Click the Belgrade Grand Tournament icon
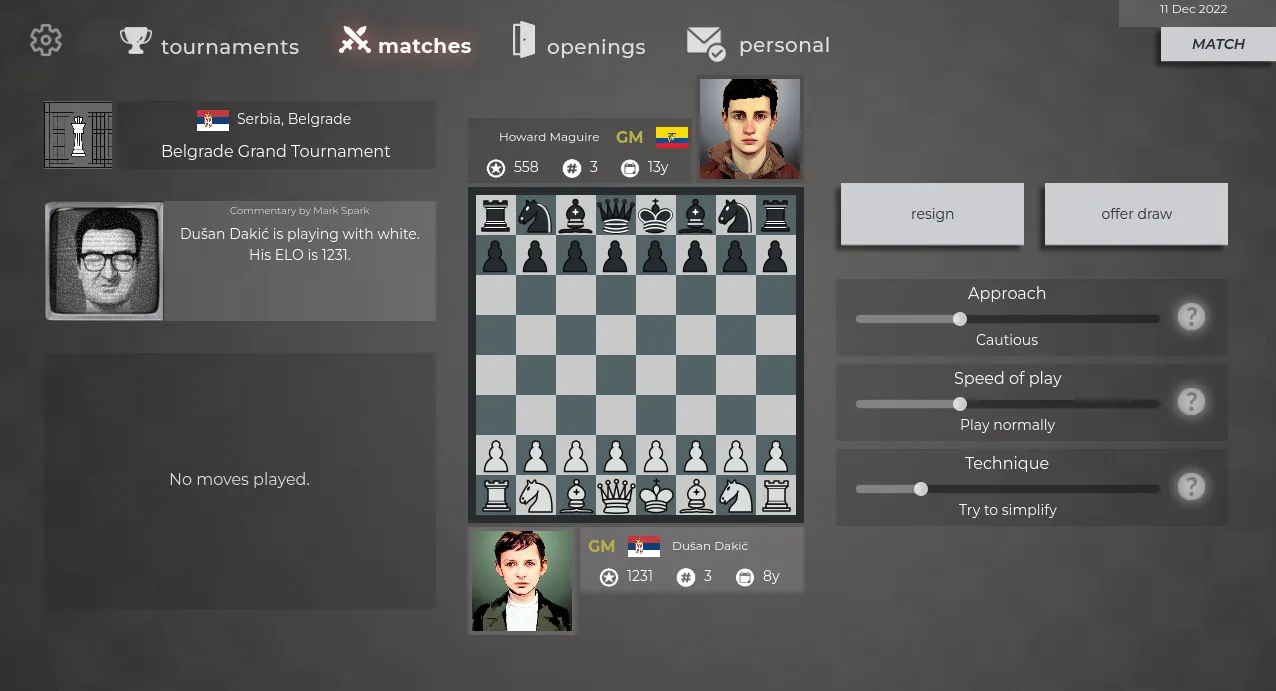Image resolution: width=1276 pixels, height=691 pixels. tap(78, 135)
